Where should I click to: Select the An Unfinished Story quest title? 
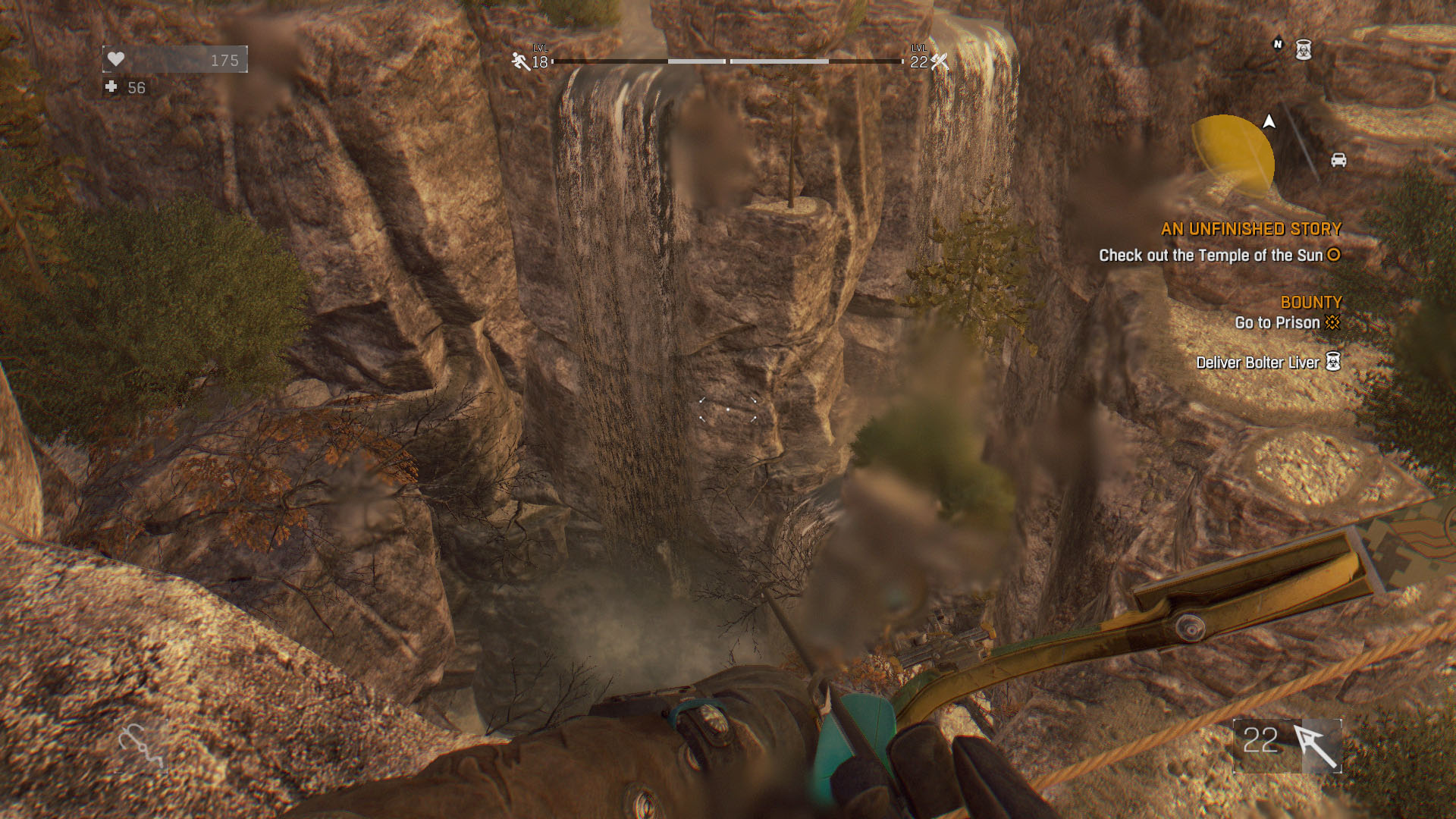point(1250,229)
